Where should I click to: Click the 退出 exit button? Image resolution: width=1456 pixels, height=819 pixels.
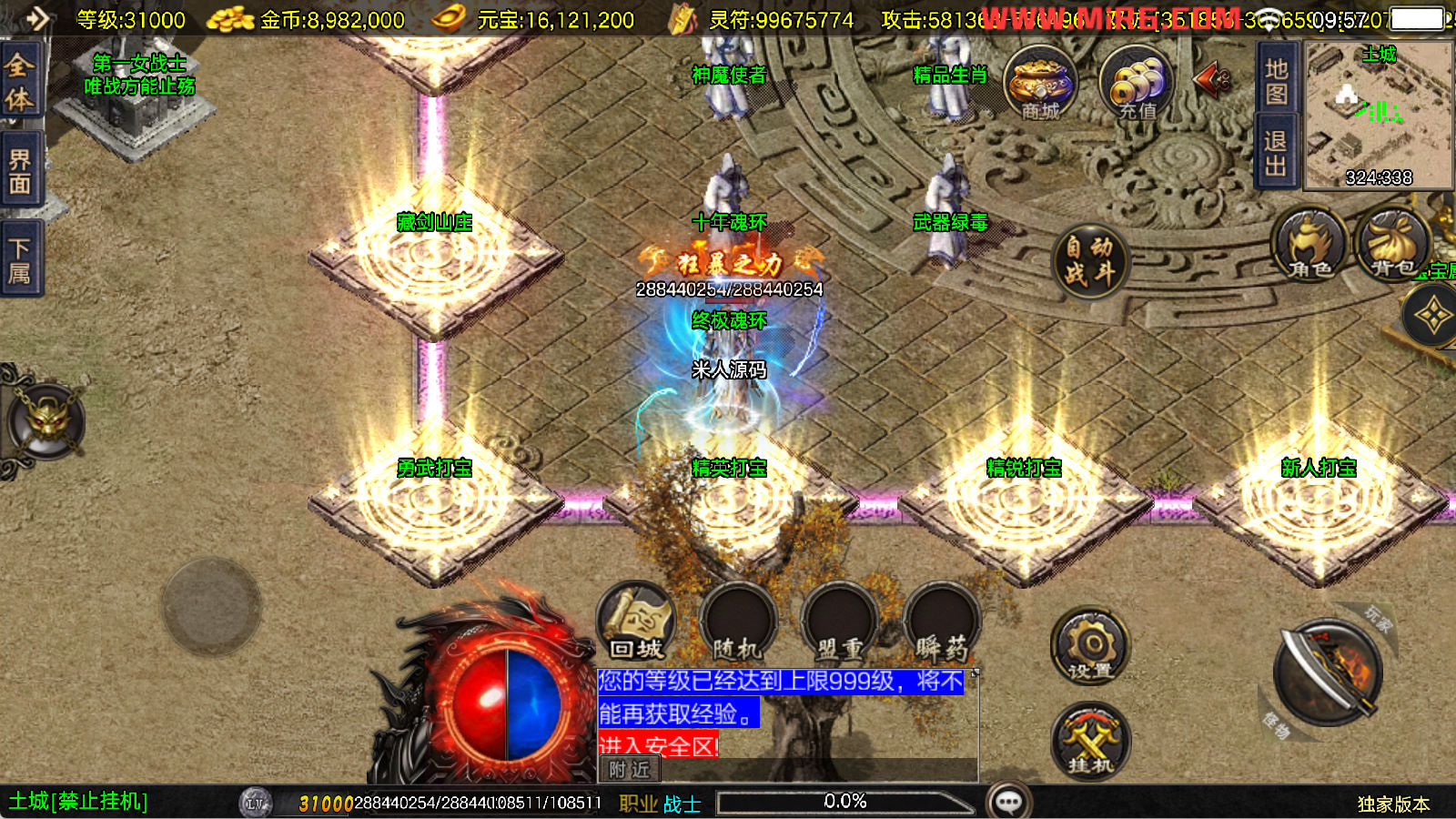click(x=1276, y=153)
